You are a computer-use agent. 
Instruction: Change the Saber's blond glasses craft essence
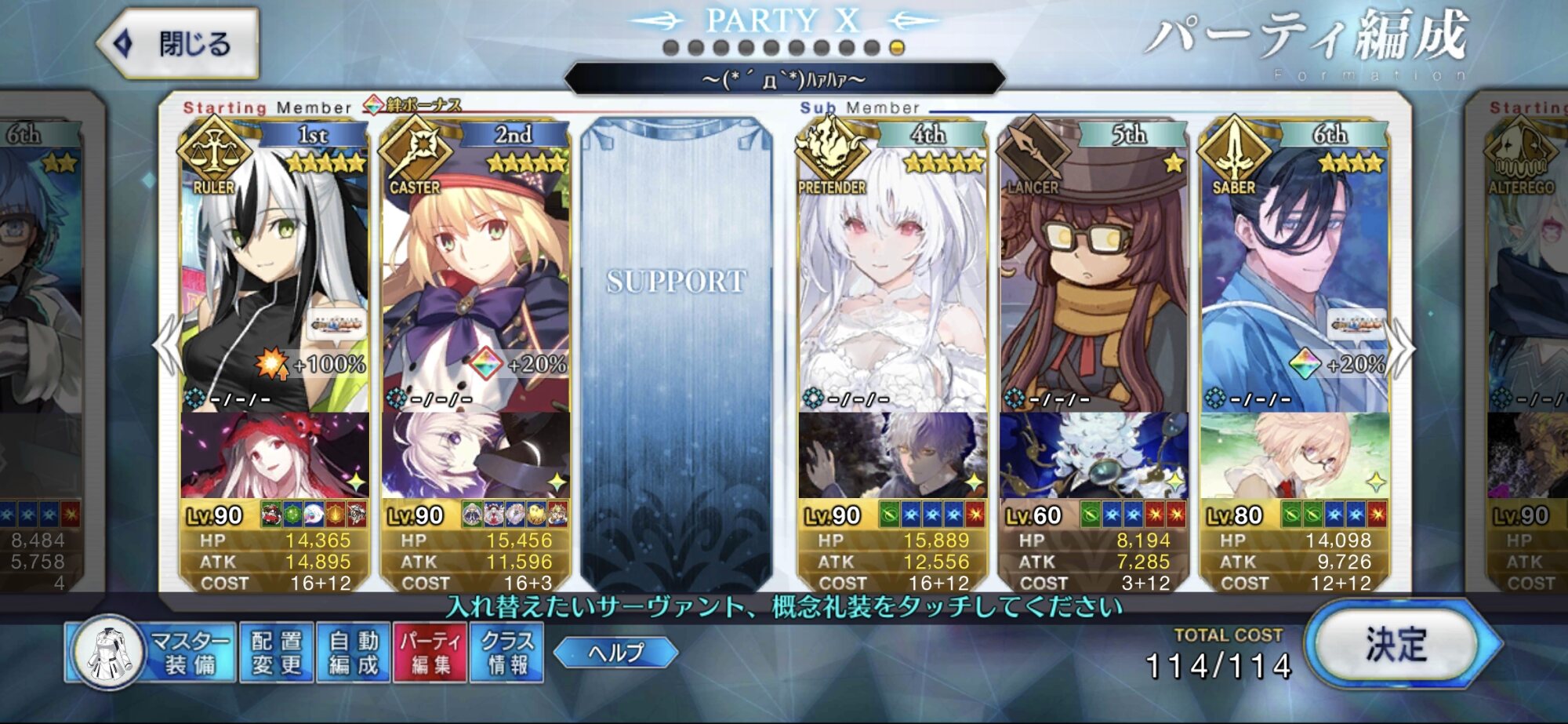[1294, 455]
